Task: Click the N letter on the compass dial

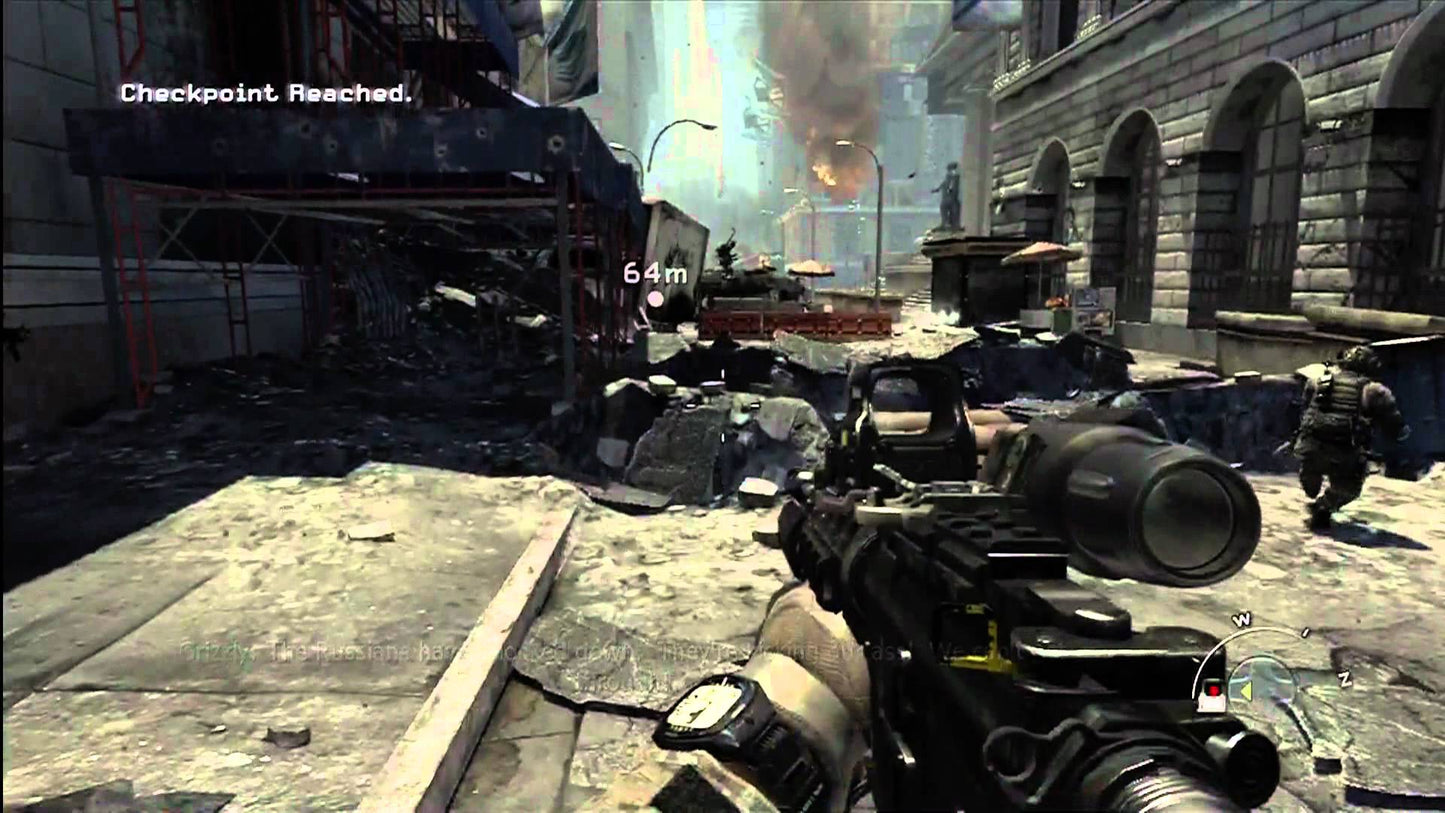Action: click(x=1346, y=678)
